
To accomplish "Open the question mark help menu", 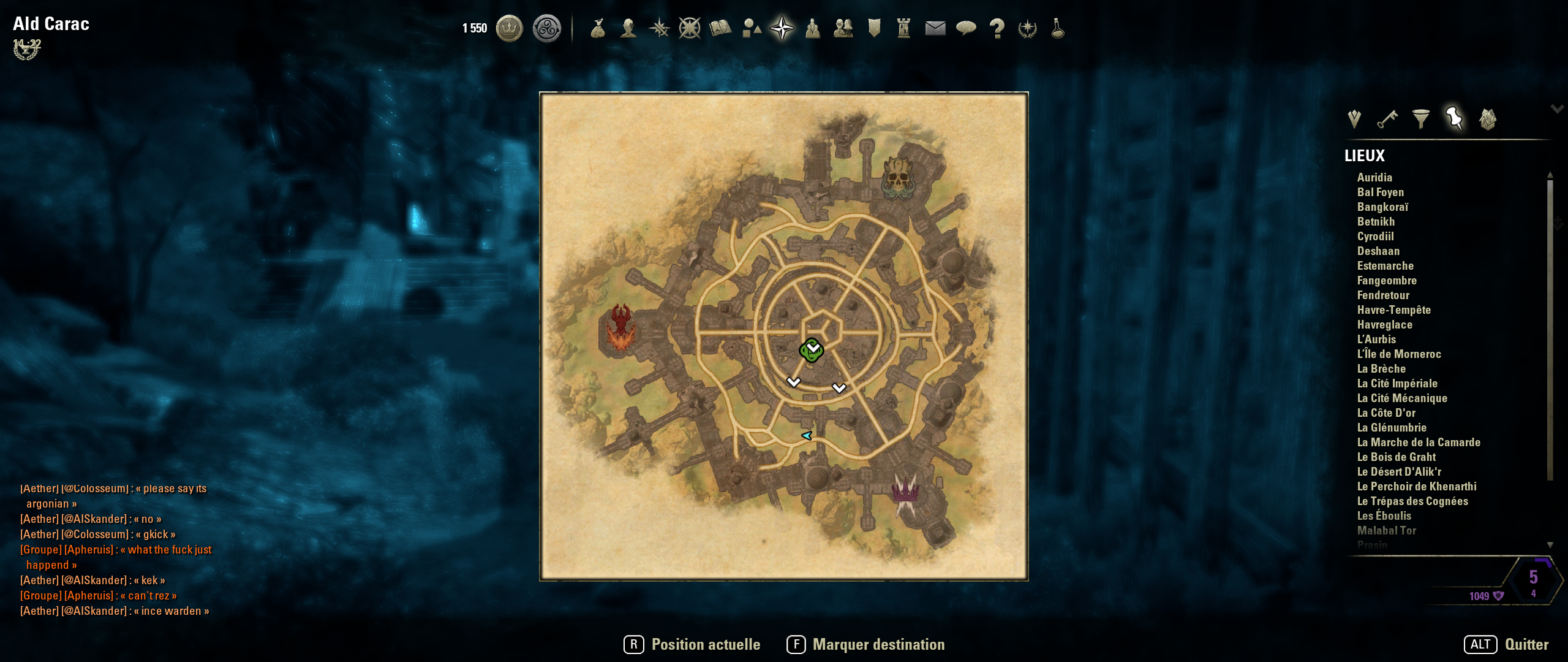I will pos(997,28).
